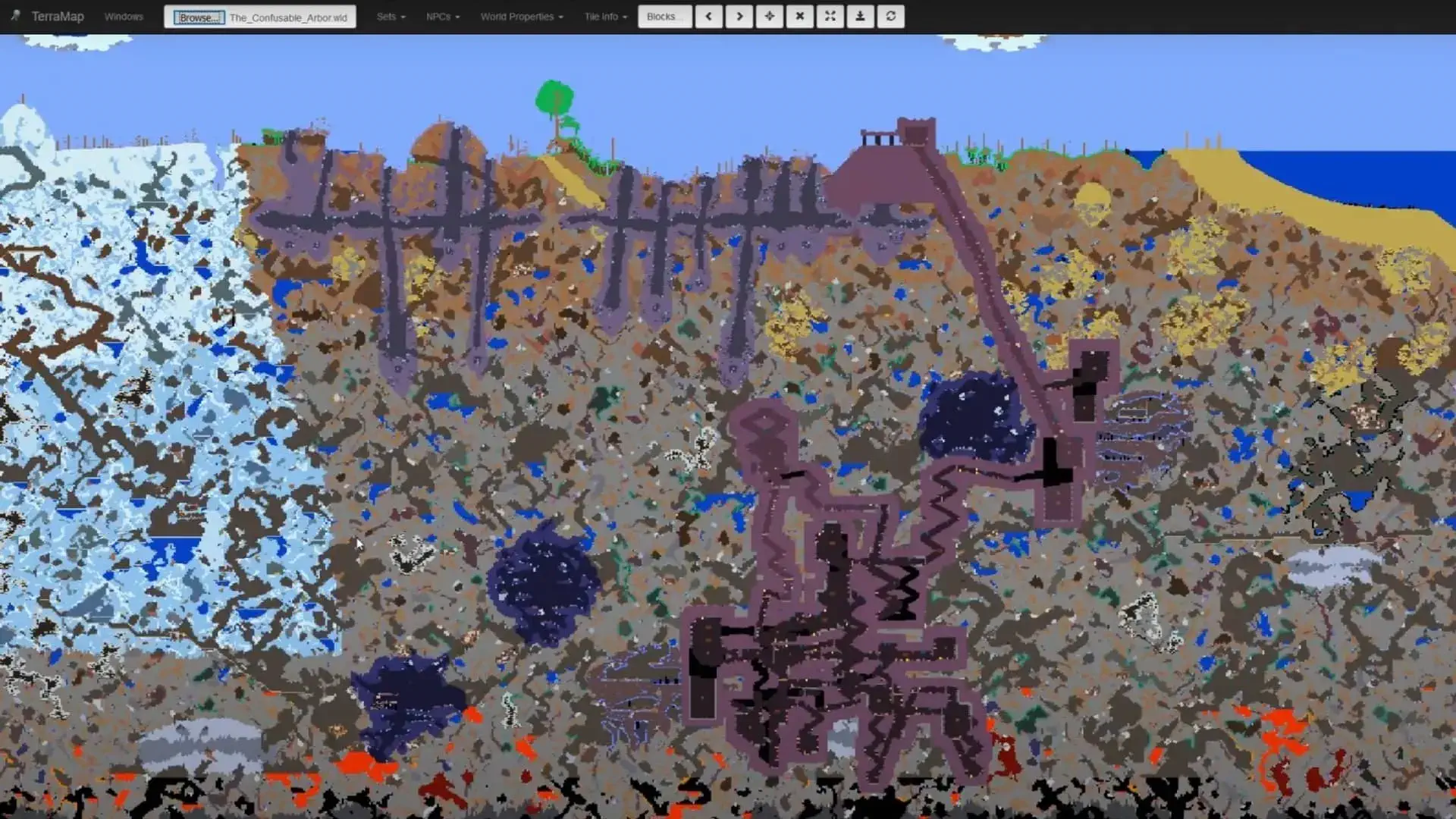The height and width of the screenshot is (819, 1456).
Task: Activate the fullscreen expand icon
Action: pos(830,16)
